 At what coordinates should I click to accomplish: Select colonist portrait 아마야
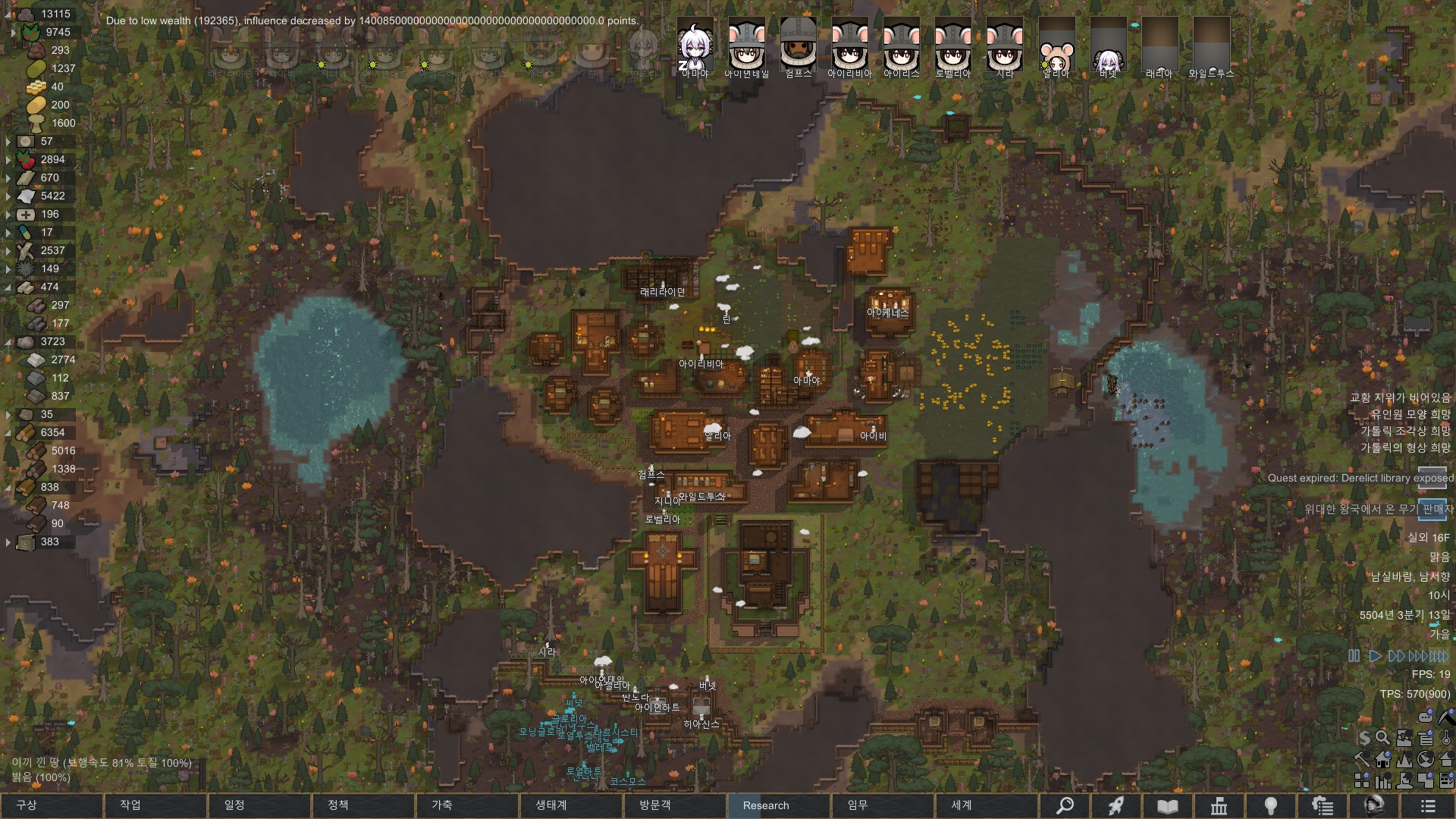(695, 47)
